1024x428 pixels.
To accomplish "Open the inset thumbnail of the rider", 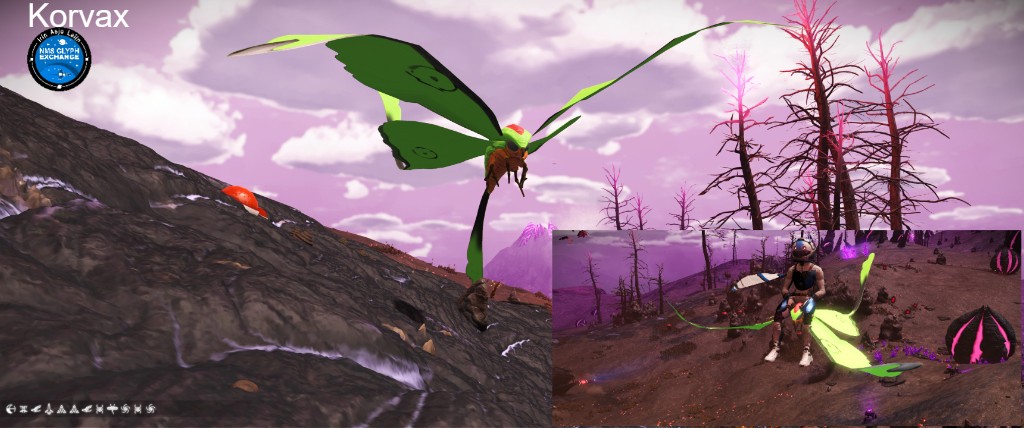I will pos(787,328).
